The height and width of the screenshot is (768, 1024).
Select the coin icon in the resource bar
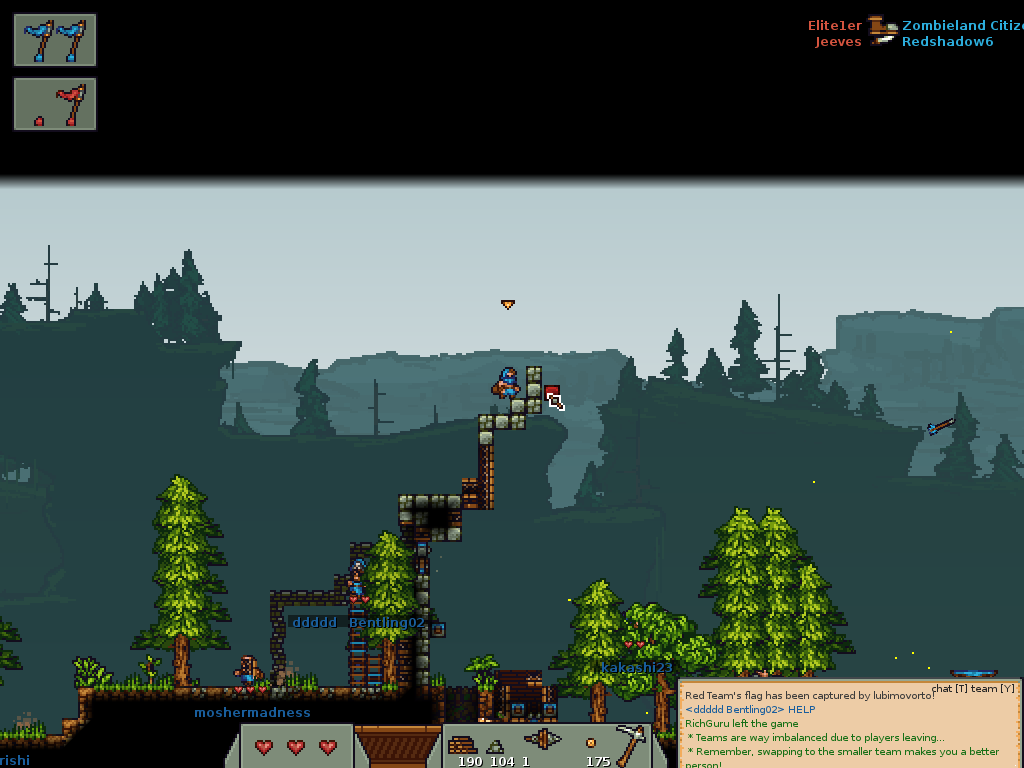[x=591, y=743]
